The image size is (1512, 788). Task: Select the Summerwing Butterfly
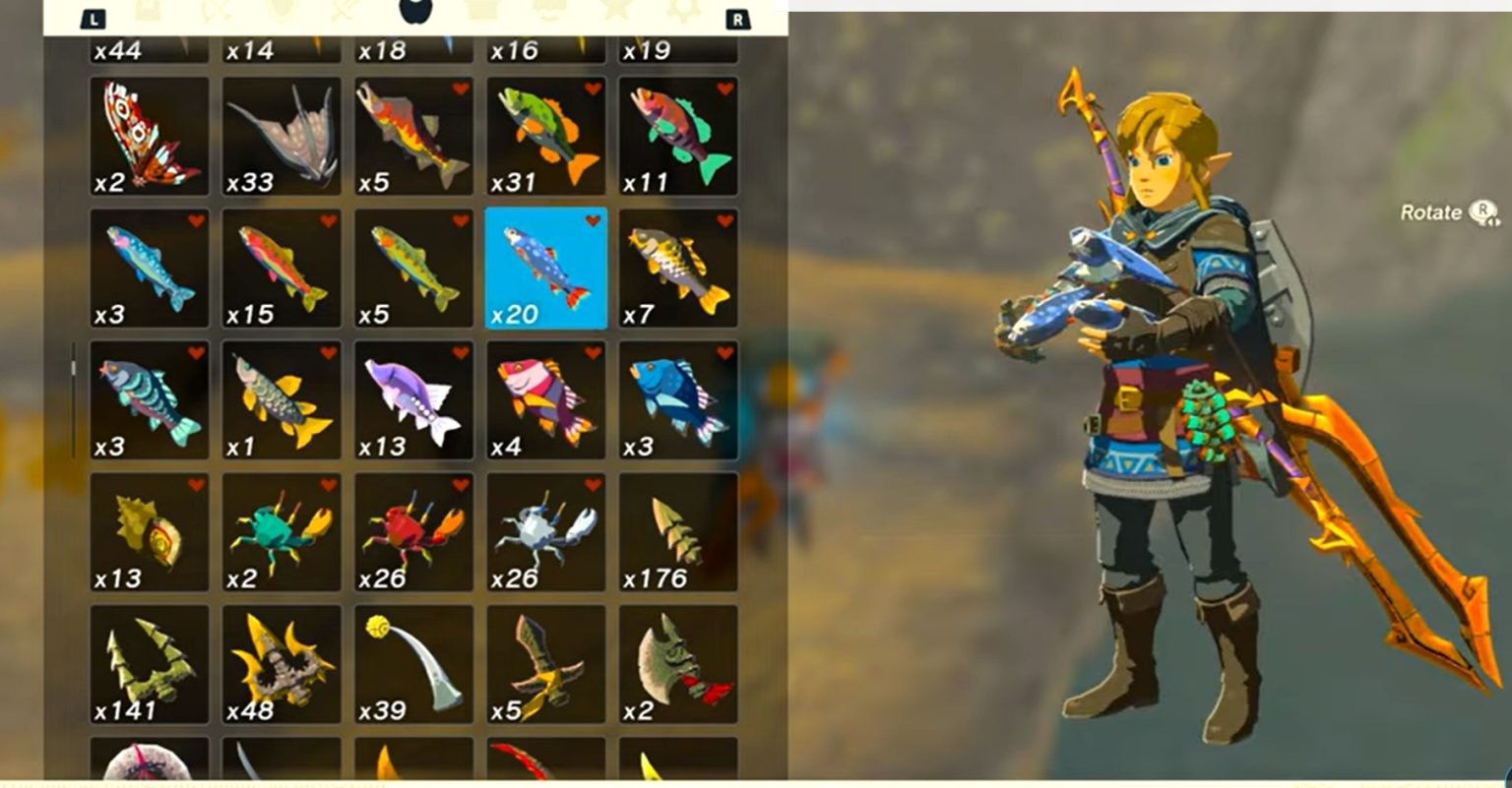148,133
